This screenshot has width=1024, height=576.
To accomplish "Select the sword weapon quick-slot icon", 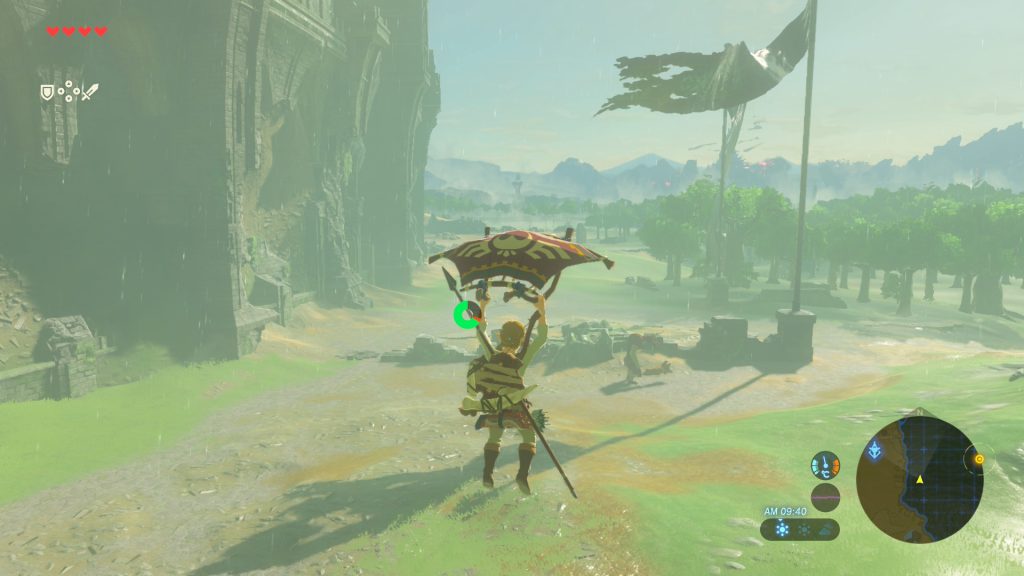I will click(90, 92).
